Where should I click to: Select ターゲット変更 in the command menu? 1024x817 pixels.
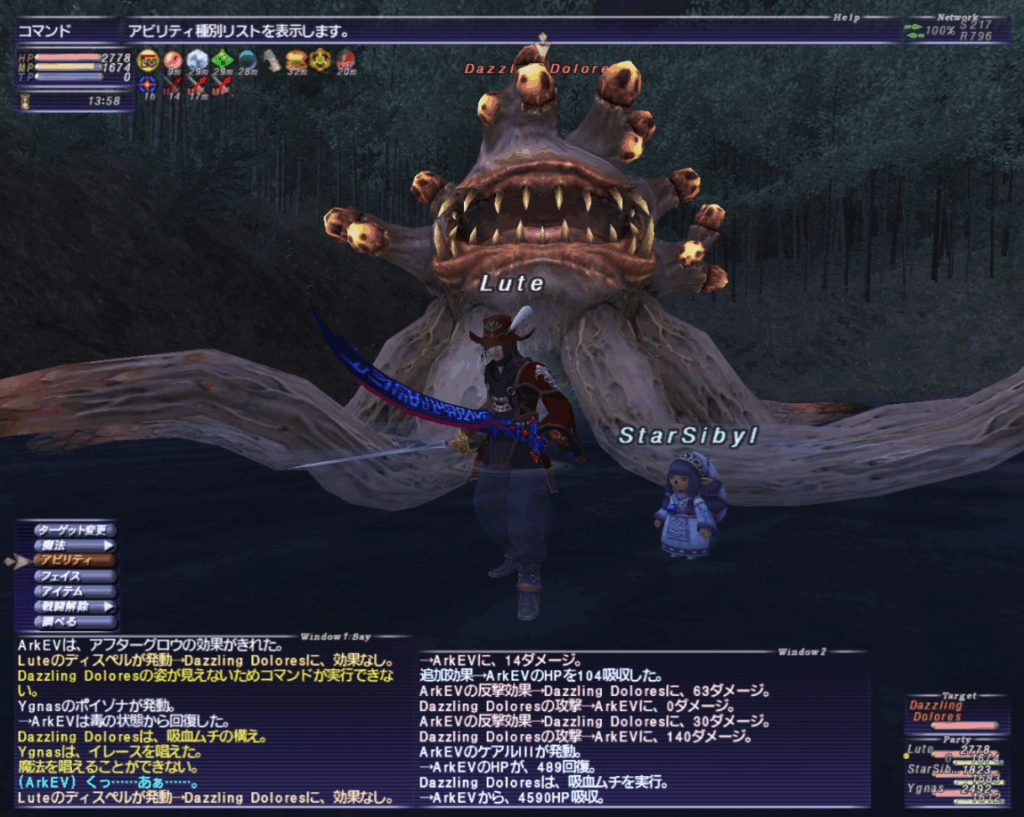[x=74, y=530]
